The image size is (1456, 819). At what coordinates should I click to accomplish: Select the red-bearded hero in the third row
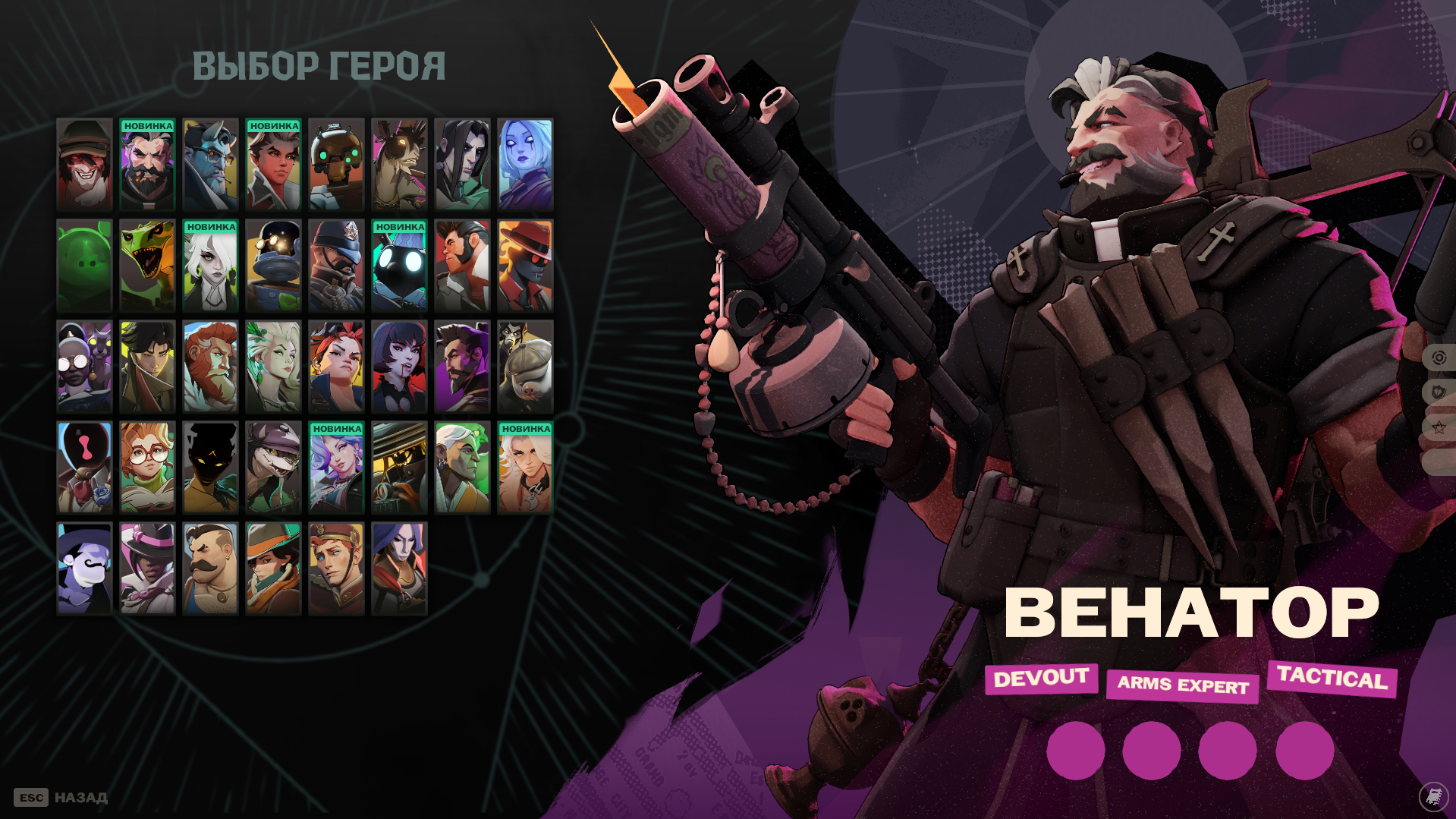(x=209, y=366)
